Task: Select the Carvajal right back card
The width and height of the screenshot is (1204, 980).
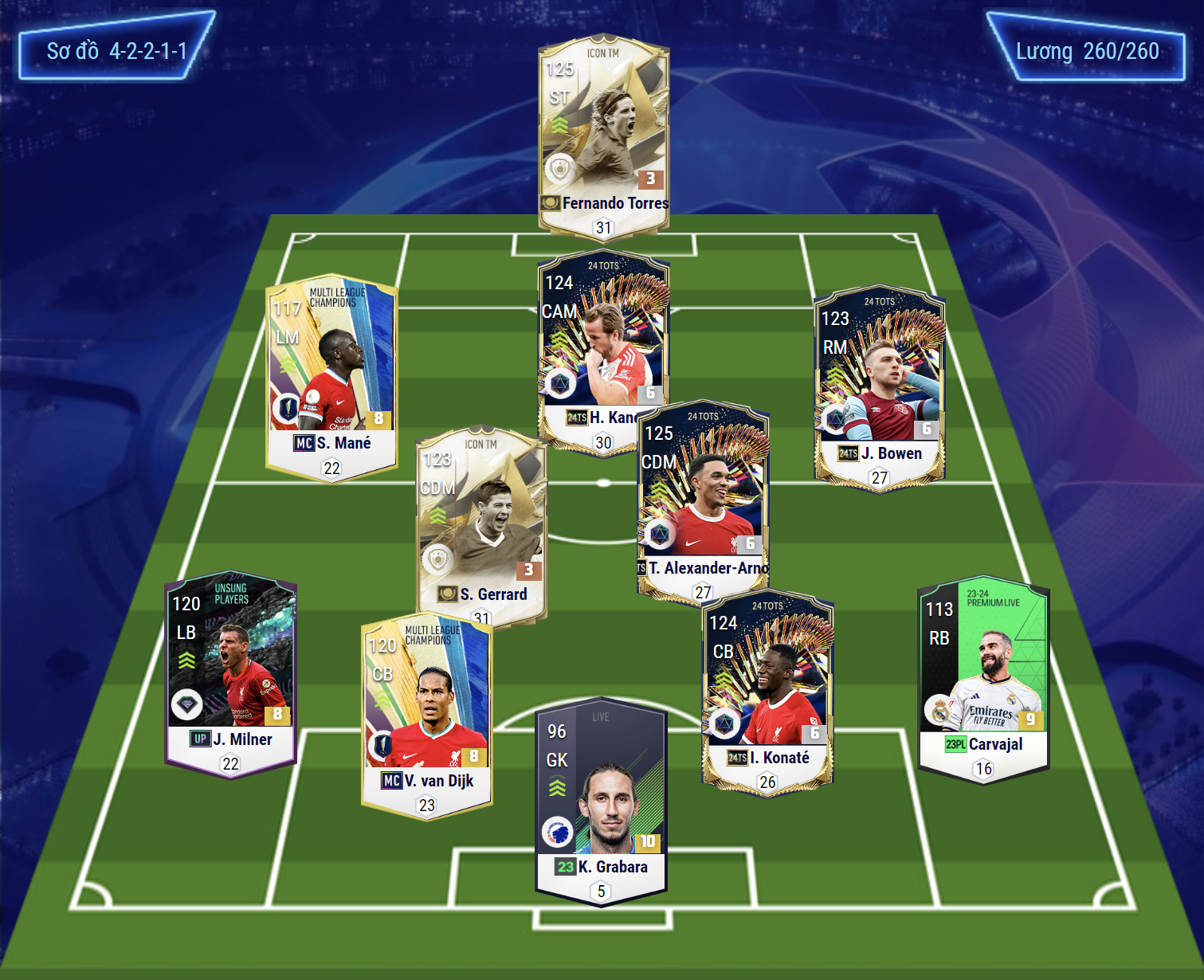Action: [x=983, y=673]
